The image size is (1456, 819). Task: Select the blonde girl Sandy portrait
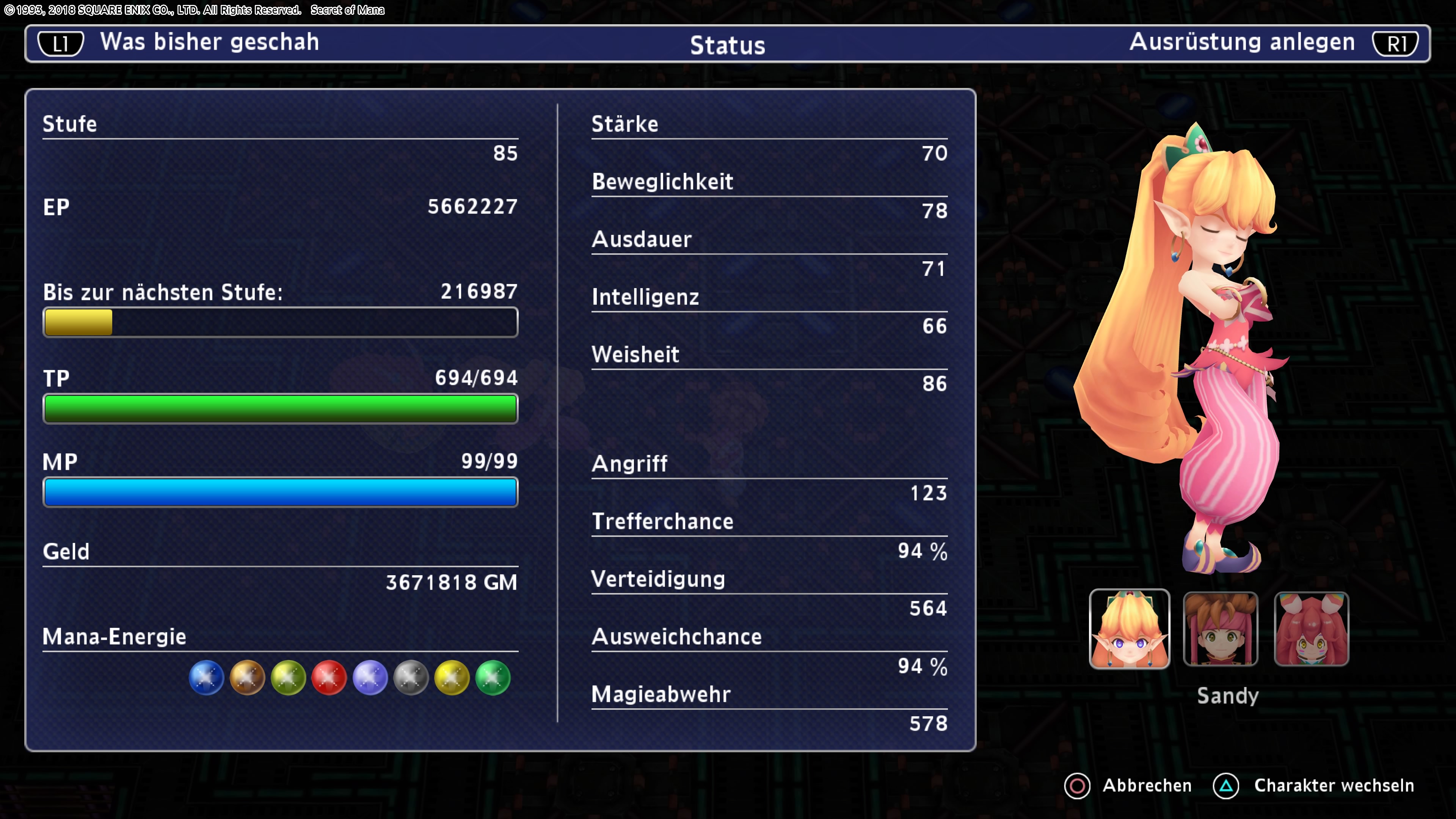(x=1129, y=629)
